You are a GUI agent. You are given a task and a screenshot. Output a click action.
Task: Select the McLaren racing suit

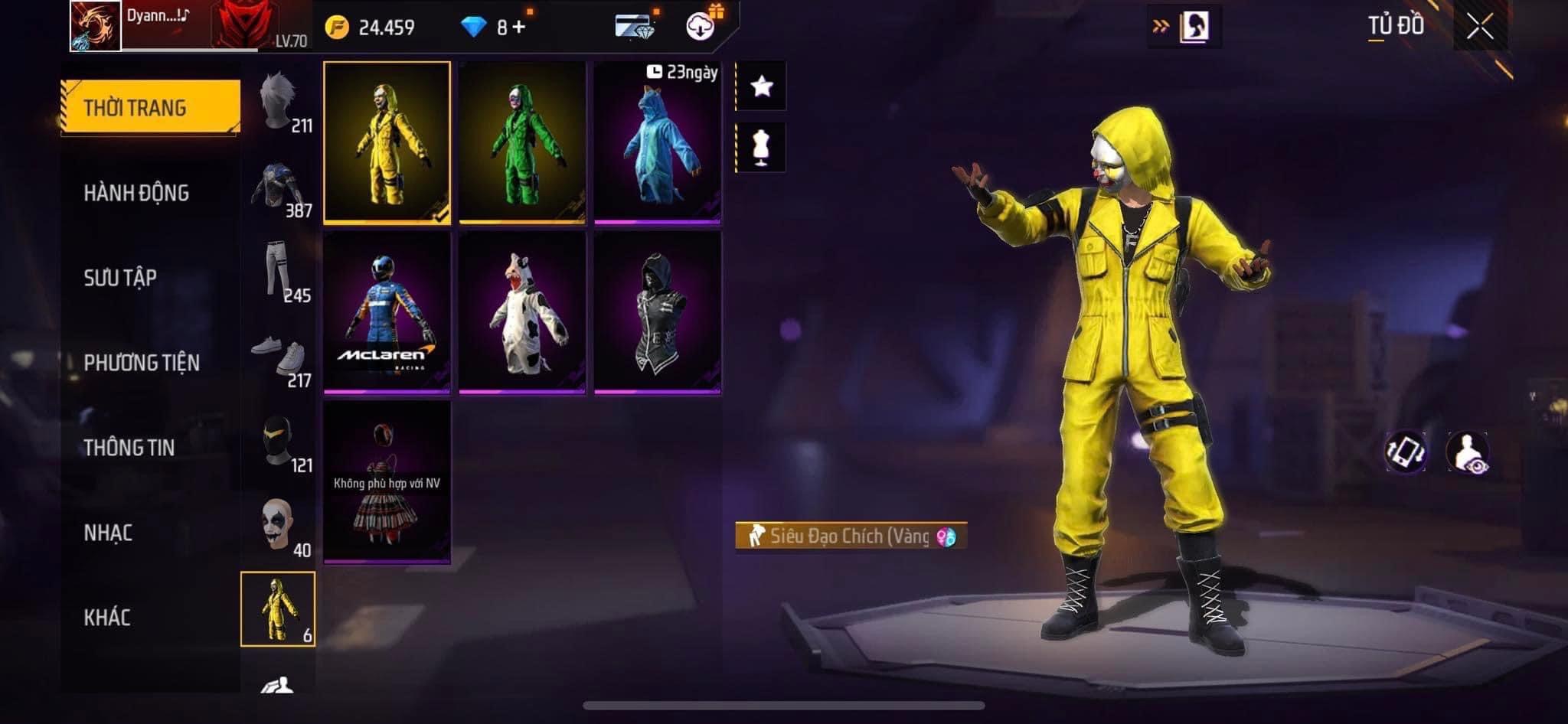[x=387, y=312]
